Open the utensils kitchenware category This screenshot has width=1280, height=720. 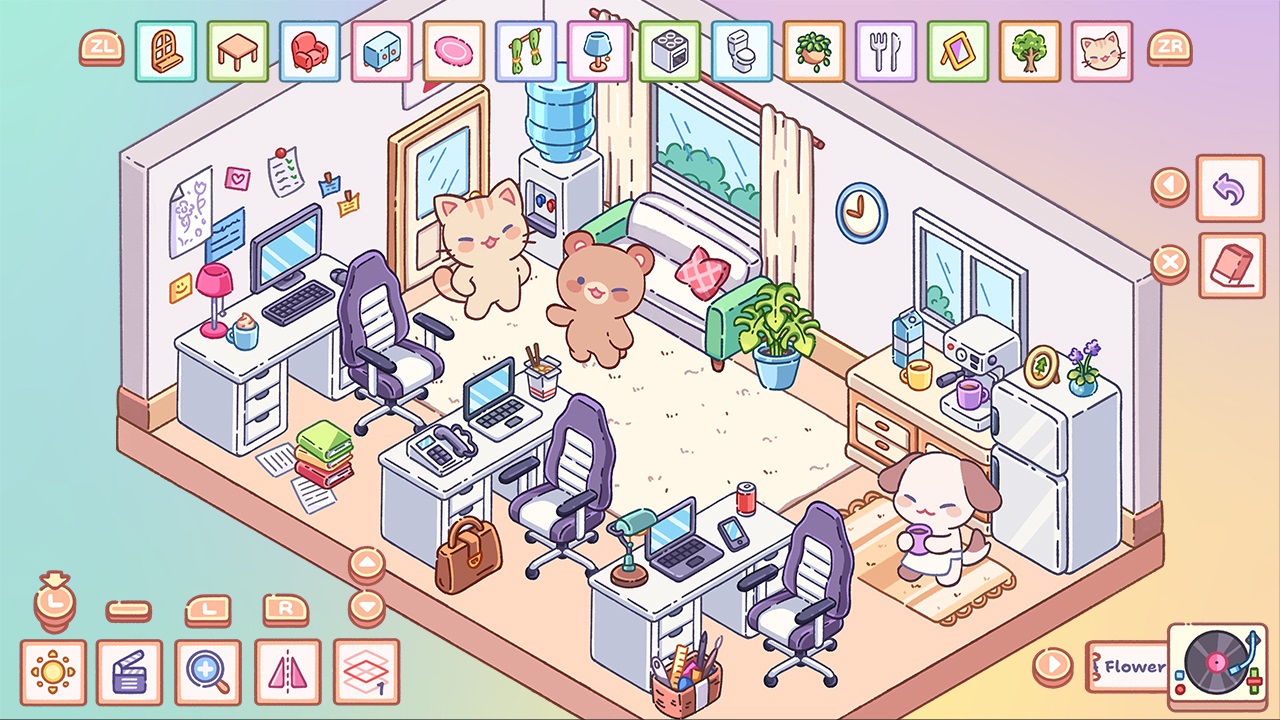[x=885, y=52]
